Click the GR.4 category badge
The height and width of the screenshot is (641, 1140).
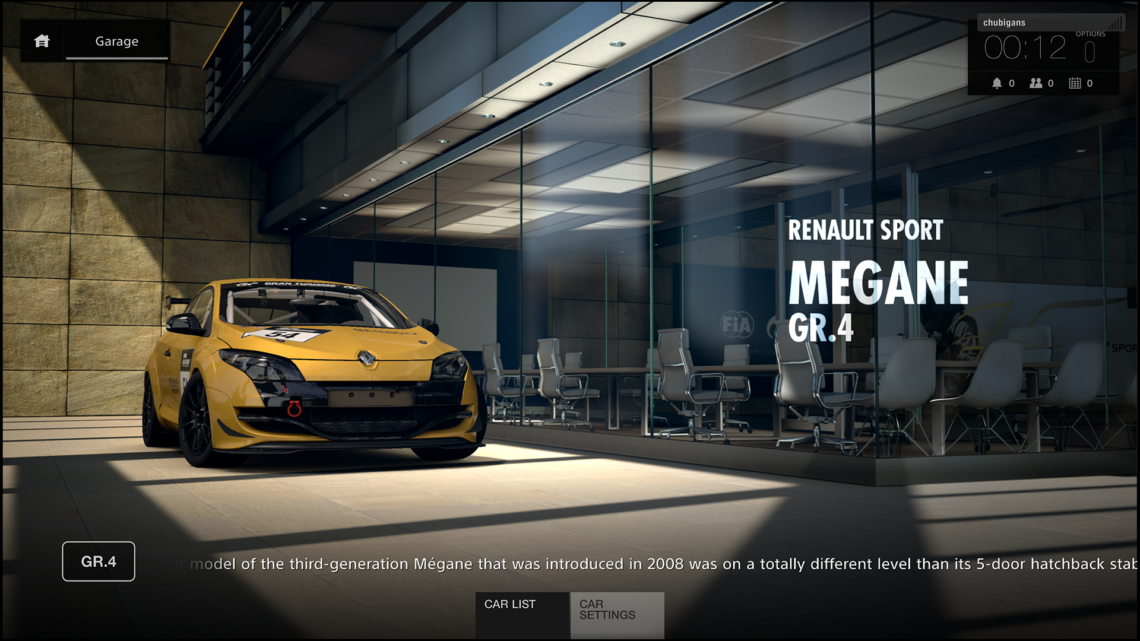(98, 562)
